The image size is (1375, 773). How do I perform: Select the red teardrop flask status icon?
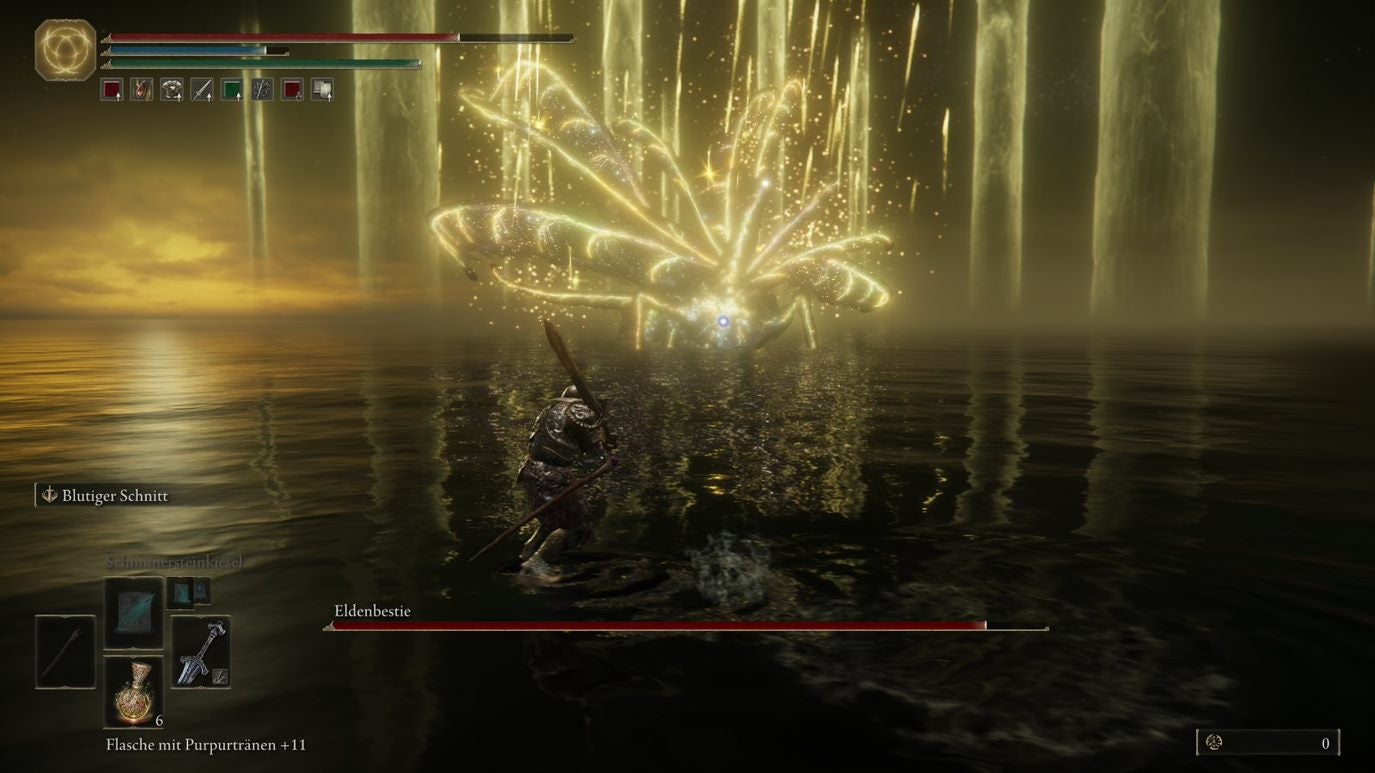[x=142, y=90]
